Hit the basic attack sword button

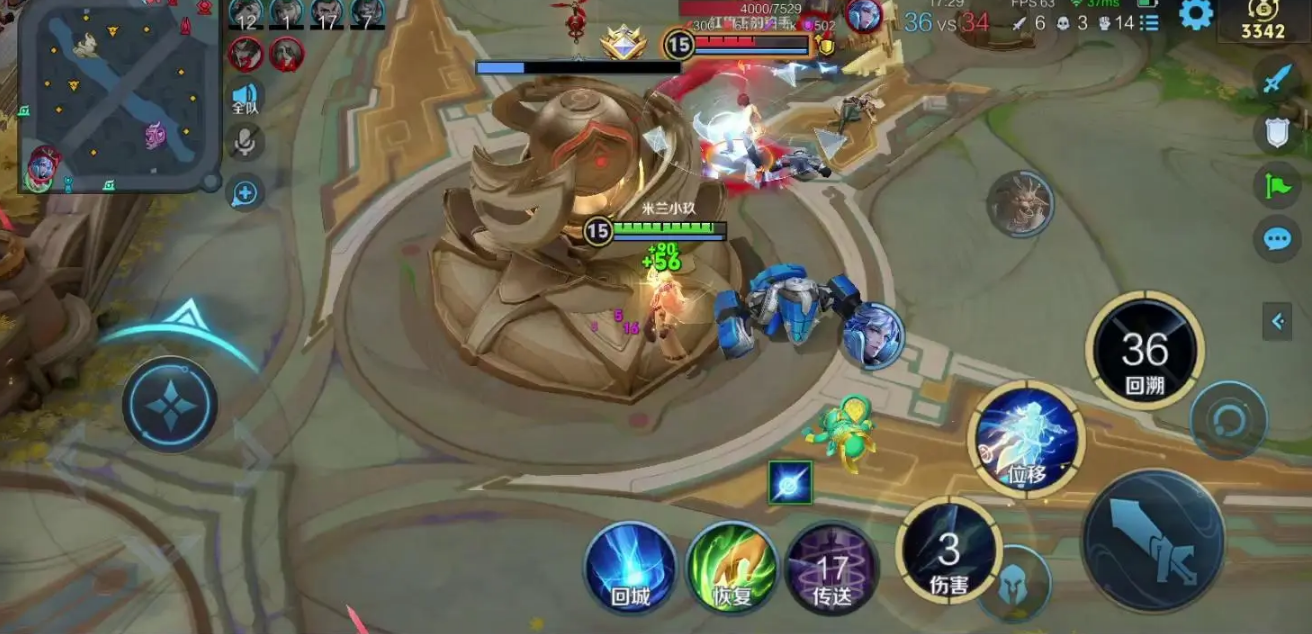(1153, 541)
